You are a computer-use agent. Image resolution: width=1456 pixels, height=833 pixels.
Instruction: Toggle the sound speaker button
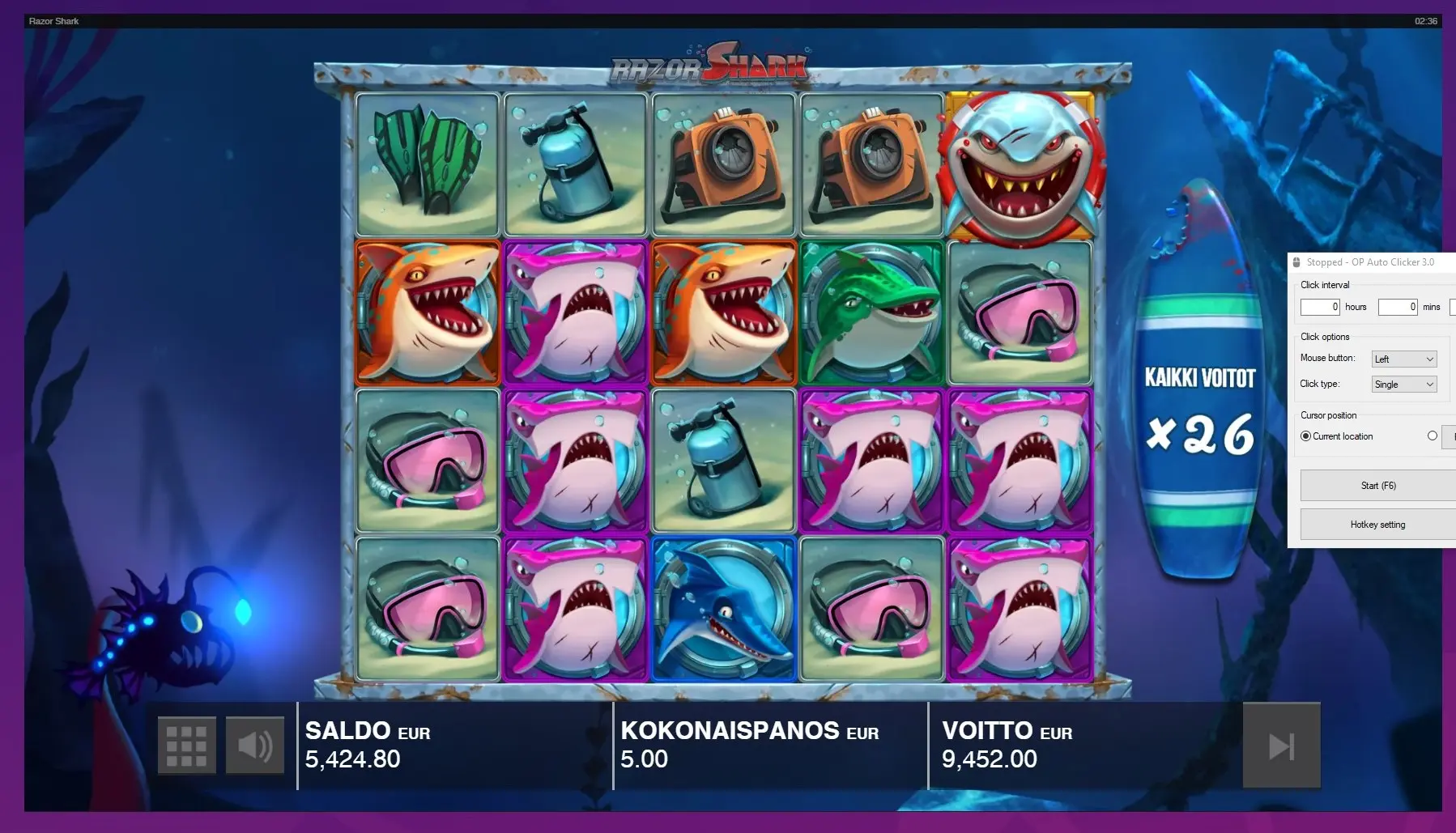255,746
